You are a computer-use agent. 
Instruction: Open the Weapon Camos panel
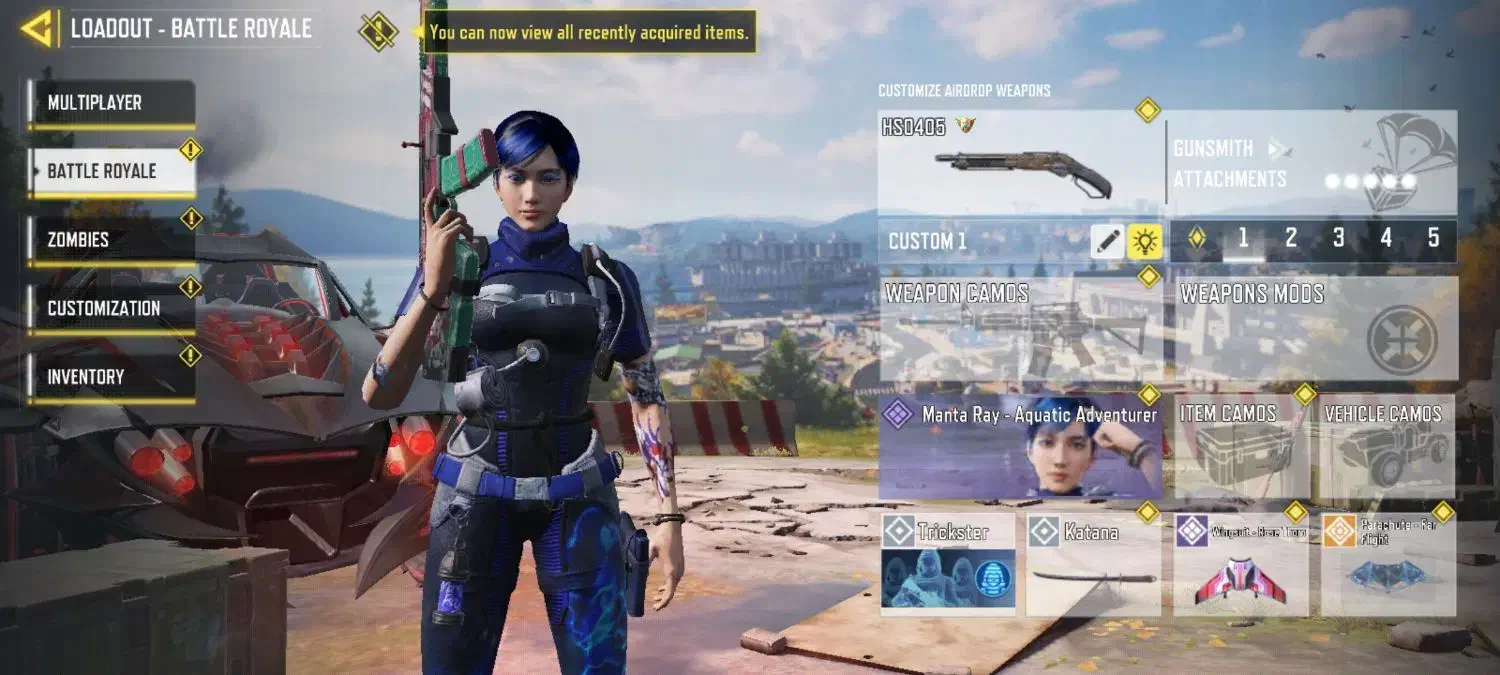1020,330
